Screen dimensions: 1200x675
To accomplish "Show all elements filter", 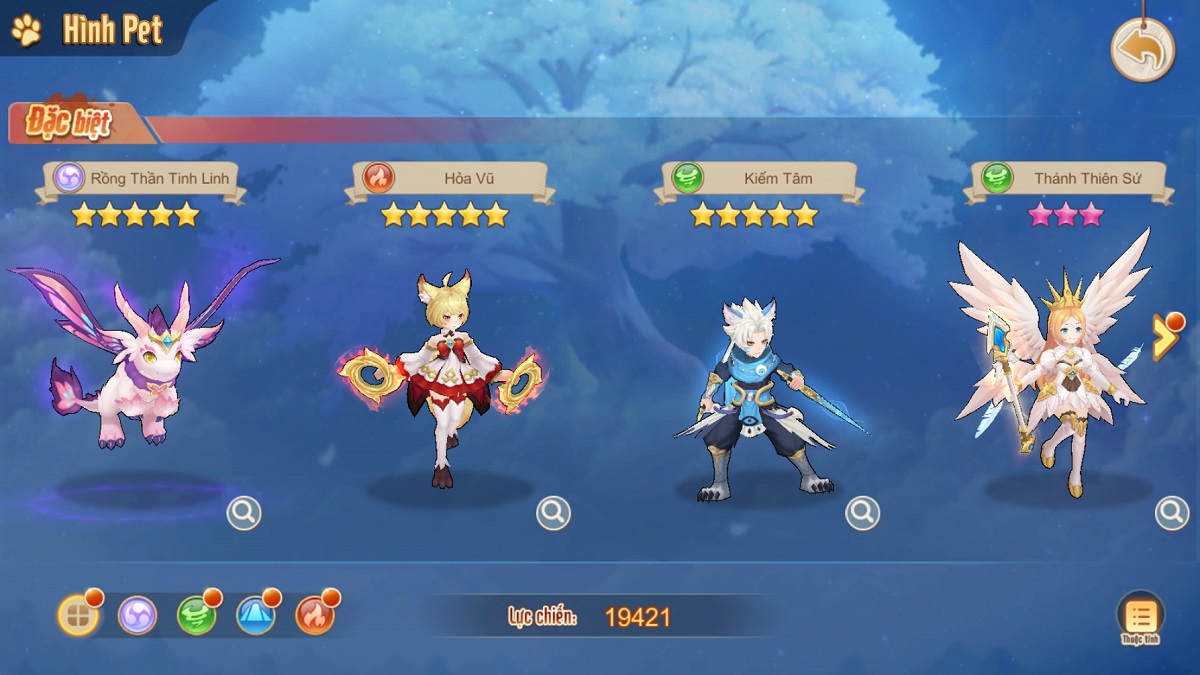I will (78, 615).
